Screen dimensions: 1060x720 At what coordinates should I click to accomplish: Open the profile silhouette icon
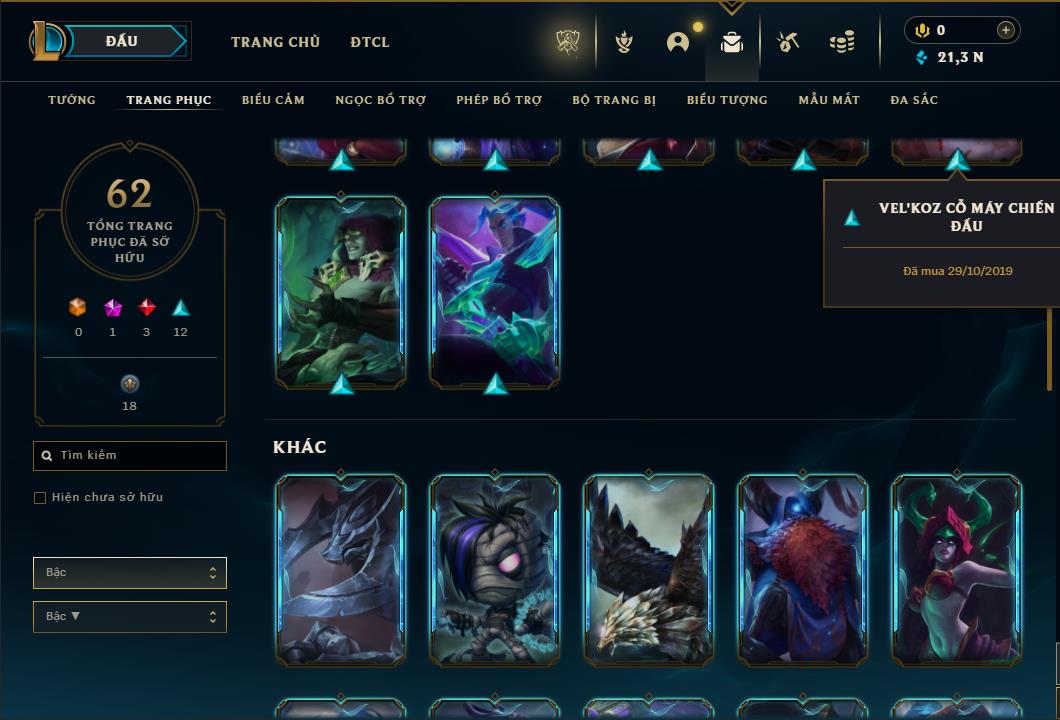[x=678, y=42]
